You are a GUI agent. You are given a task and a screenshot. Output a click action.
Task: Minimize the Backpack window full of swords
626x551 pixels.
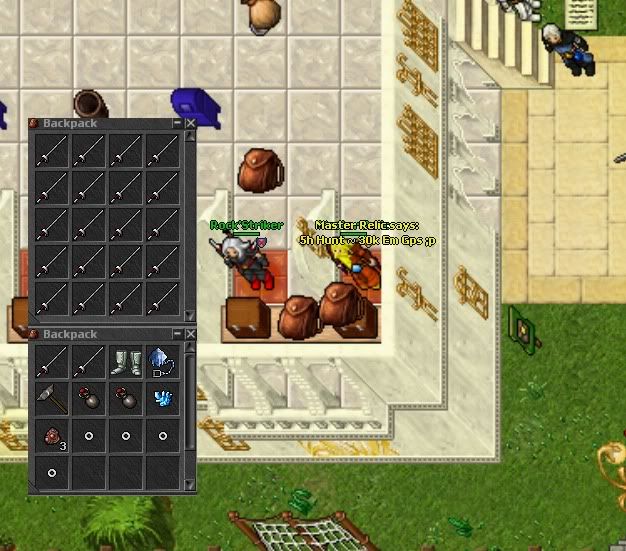pyautogui.click(x=178, y=123)
